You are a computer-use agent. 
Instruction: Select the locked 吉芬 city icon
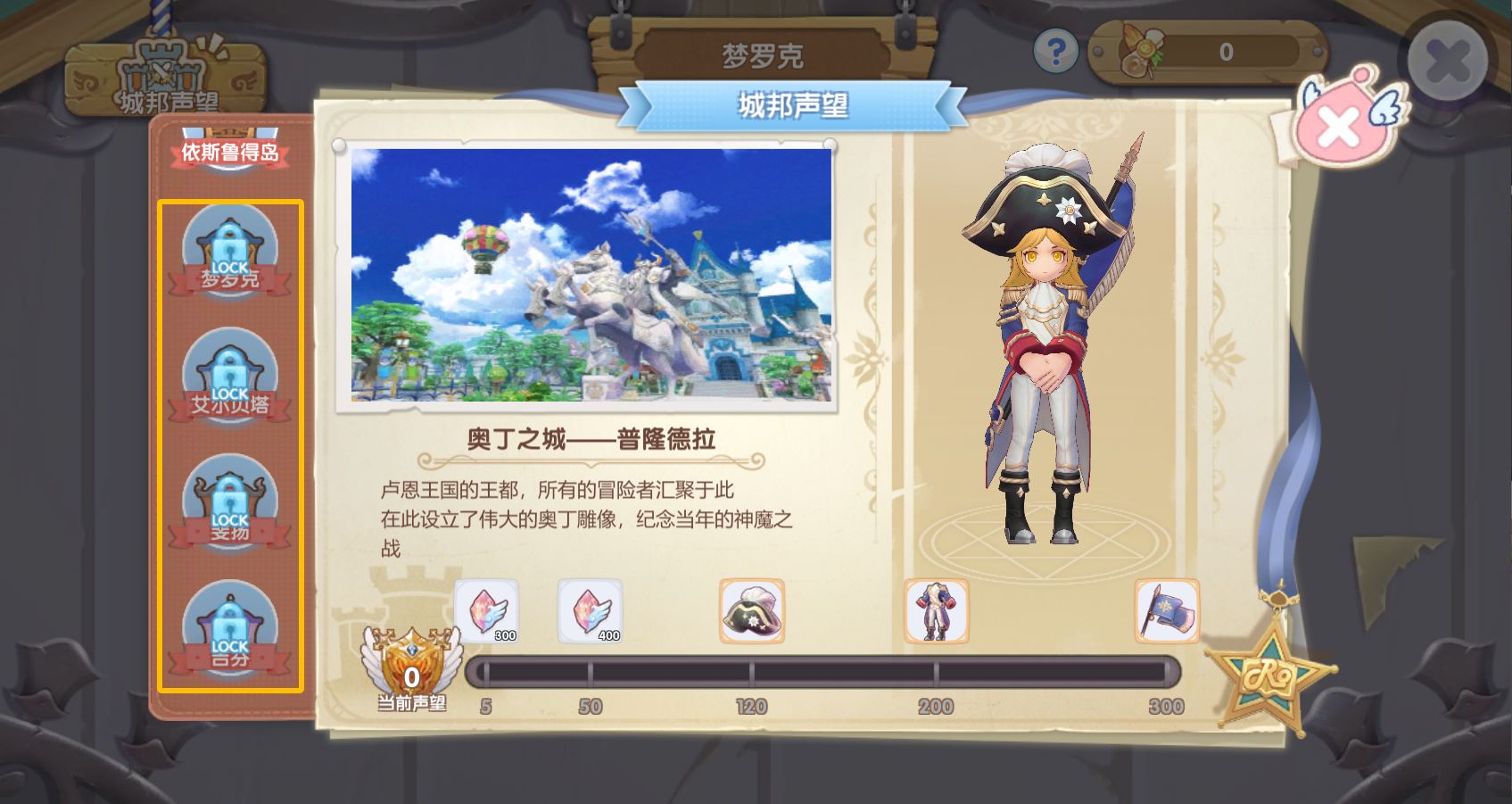coord(230,628)
